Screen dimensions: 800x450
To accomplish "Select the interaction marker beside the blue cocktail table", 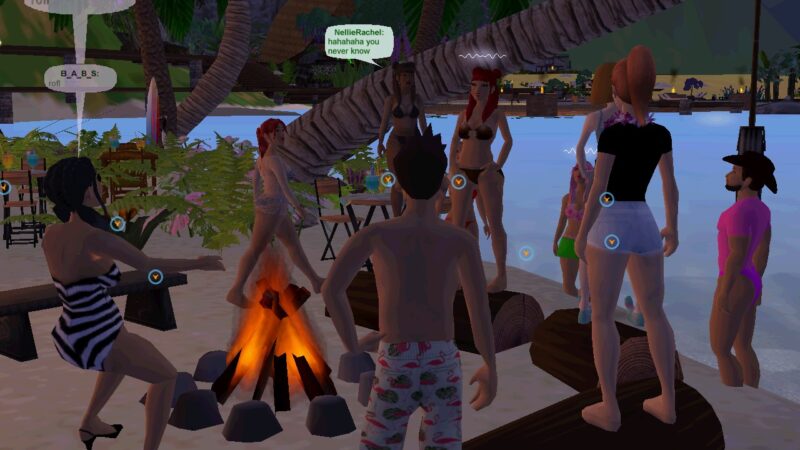I will click(x=388, y=180).
